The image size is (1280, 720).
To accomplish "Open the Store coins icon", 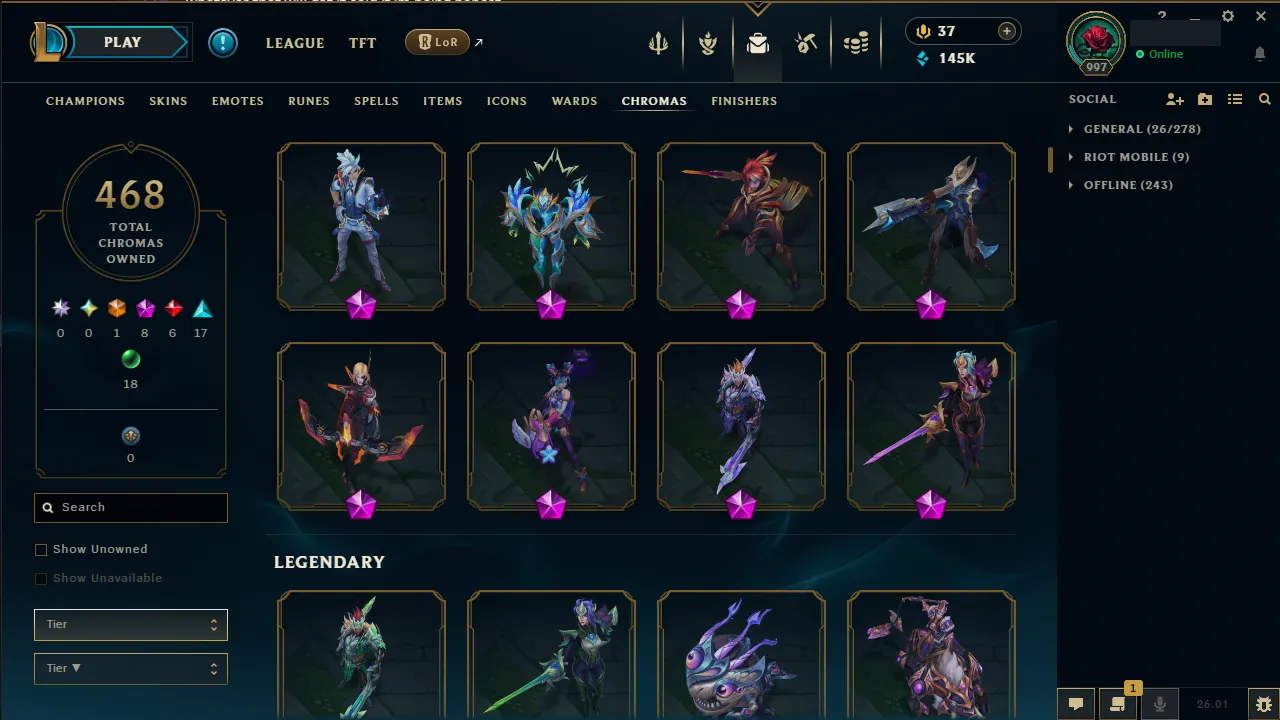I will click(x=857, y=42).
